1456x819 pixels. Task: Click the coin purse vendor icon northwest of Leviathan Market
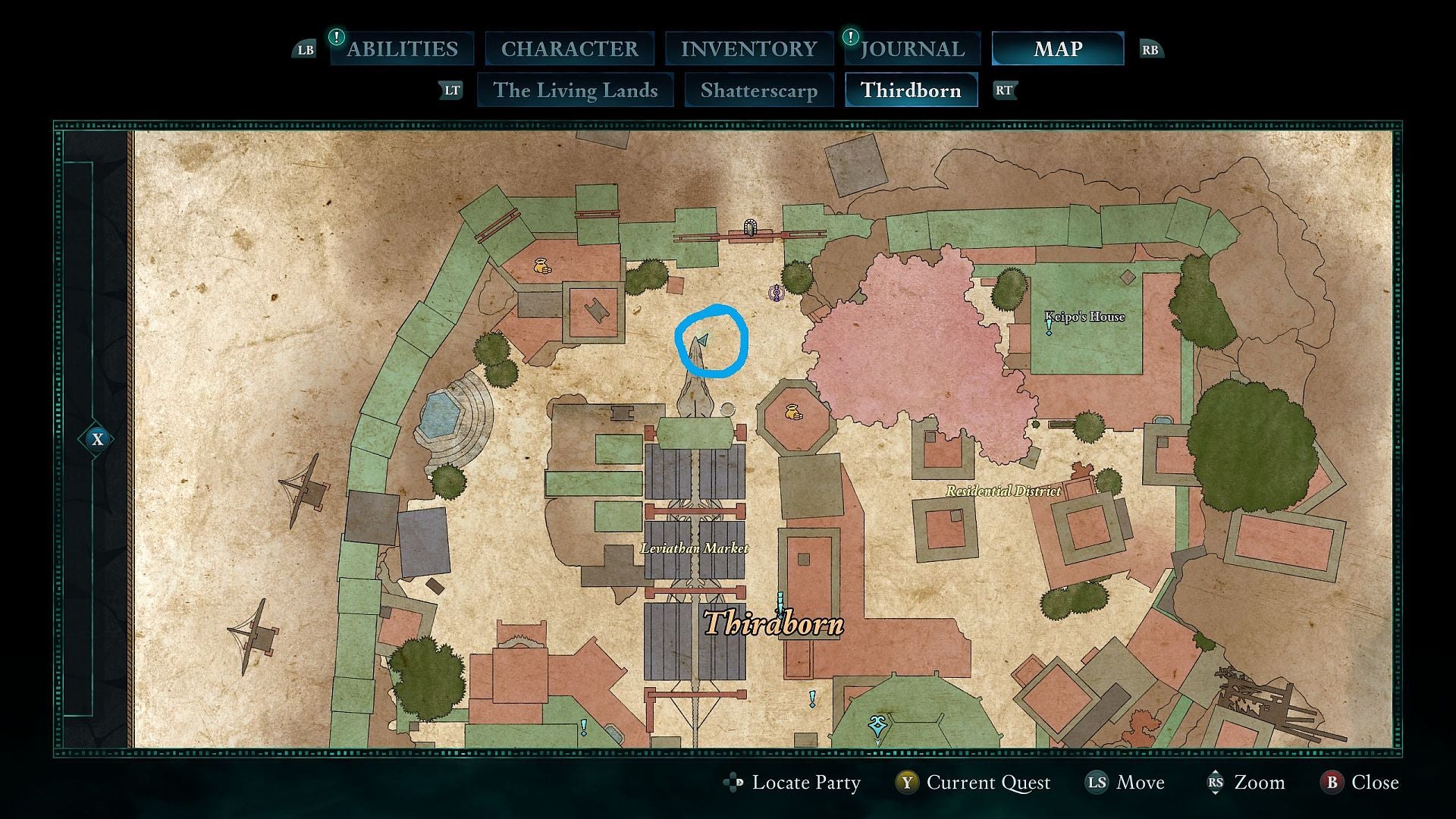pos(542,267)
